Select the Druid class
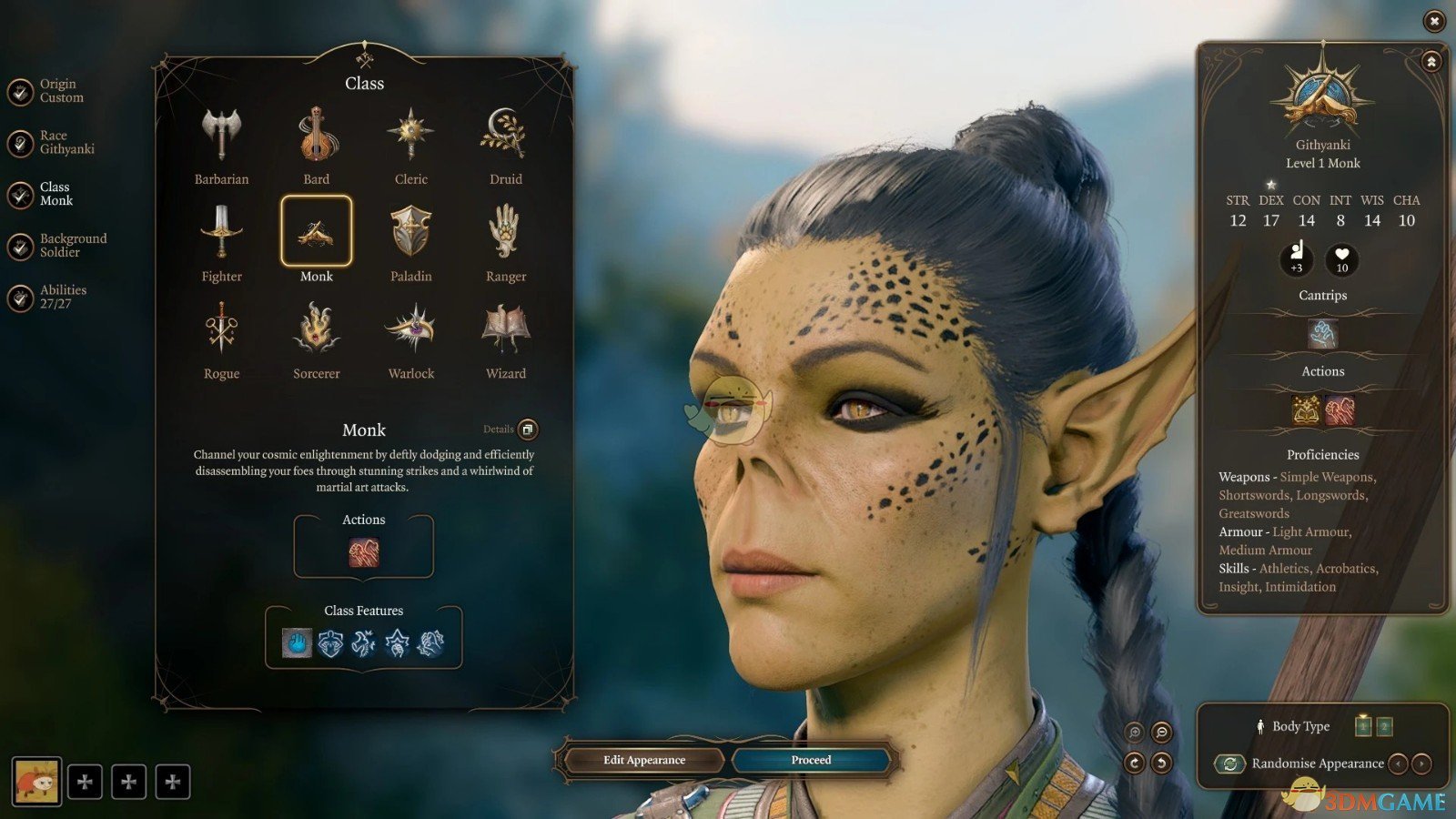Screen dimensions: 1456x819 [505, 136]
